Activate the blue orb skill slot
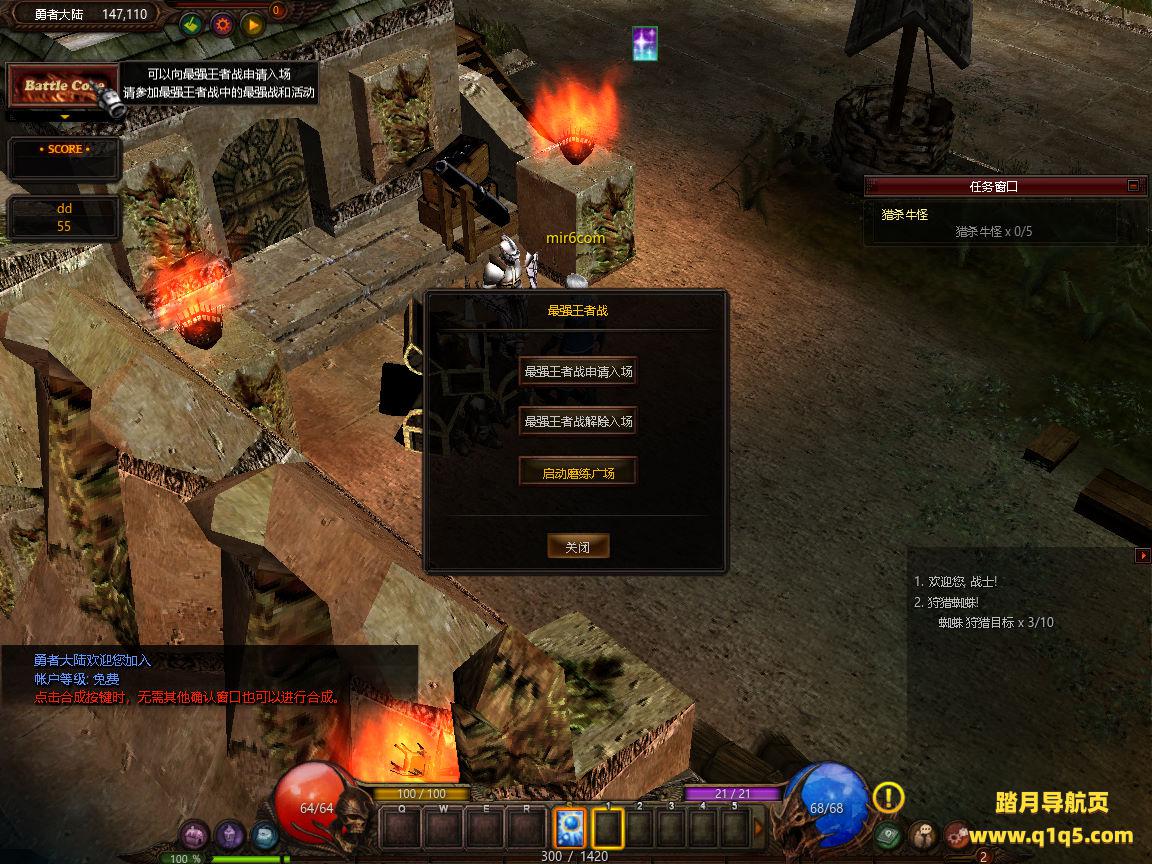Image resolution: width=1152 pixels, height=864 pixels. (x=569, y=827)
